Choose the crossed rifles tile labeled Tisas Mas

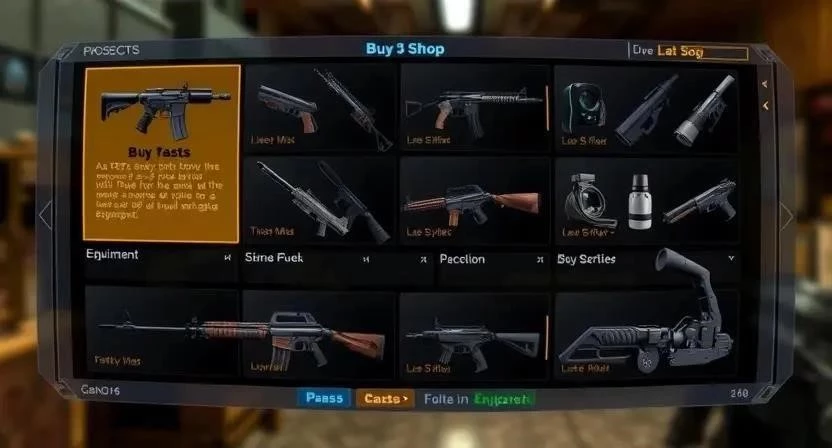coord(320,200)
